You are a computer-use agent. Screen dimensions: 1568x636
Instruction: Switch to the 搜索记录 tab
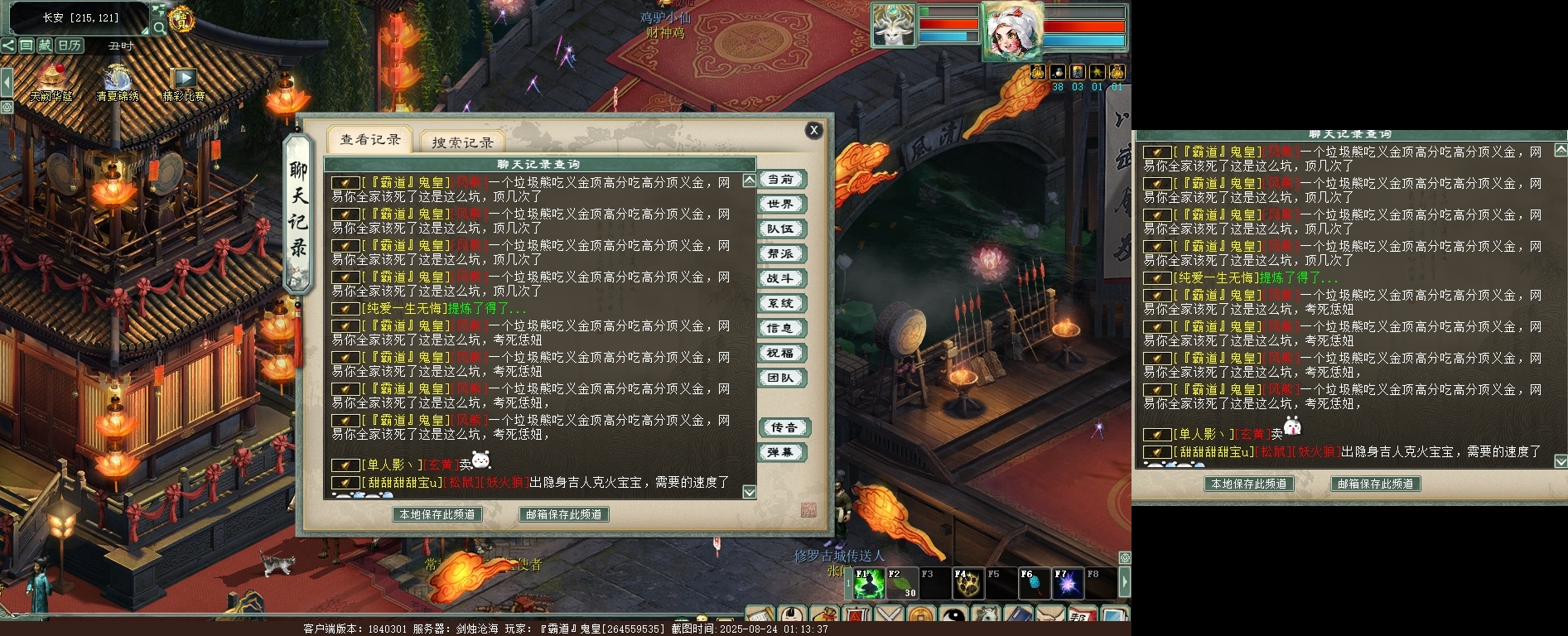click(x=462, y=142)
